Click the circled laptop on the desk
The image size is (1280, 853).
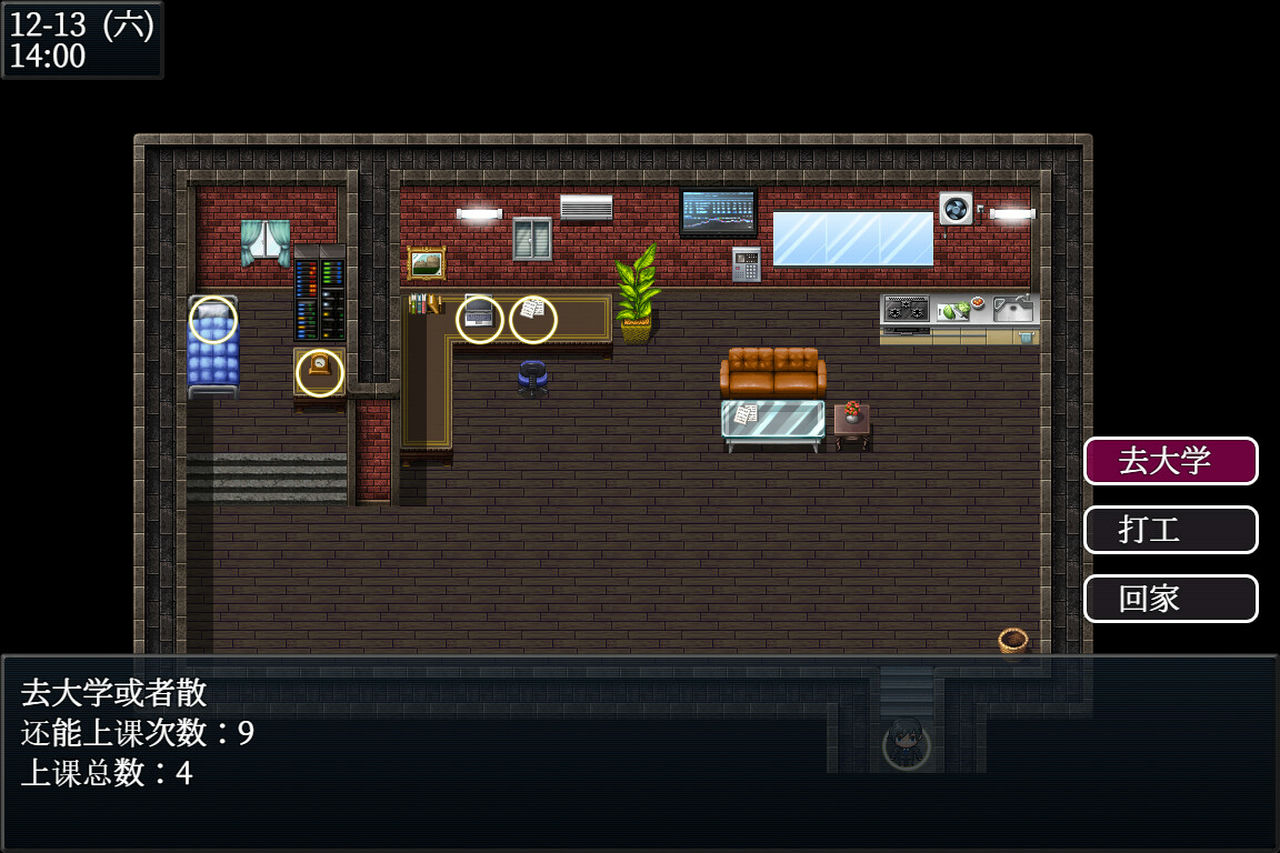coord(479,317)
